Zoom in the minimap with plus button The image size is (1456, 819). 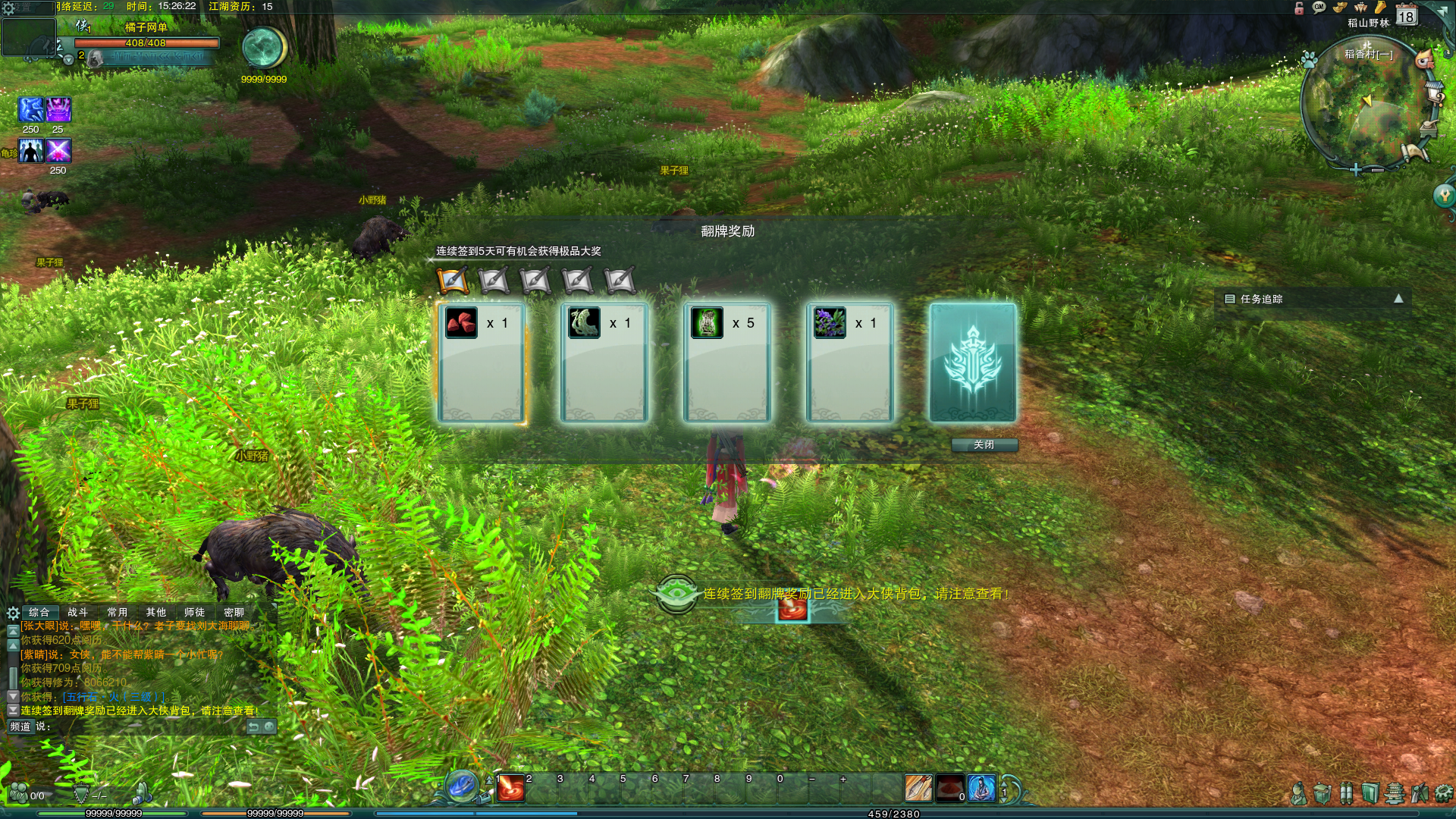click(x=1356, y=170)
